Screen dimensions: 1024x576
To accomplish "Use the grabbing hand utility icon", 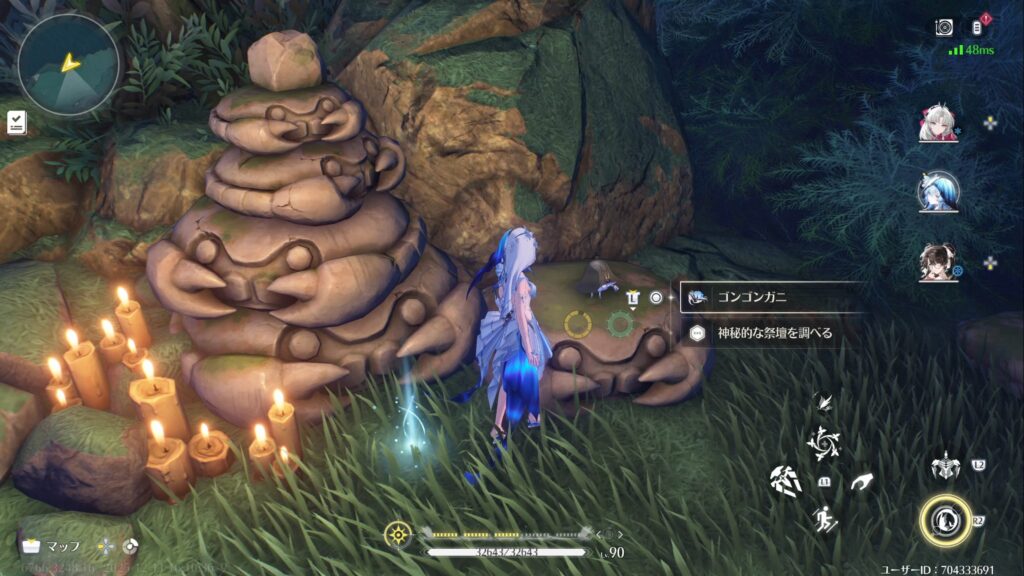I will click(x=862, y=482).
